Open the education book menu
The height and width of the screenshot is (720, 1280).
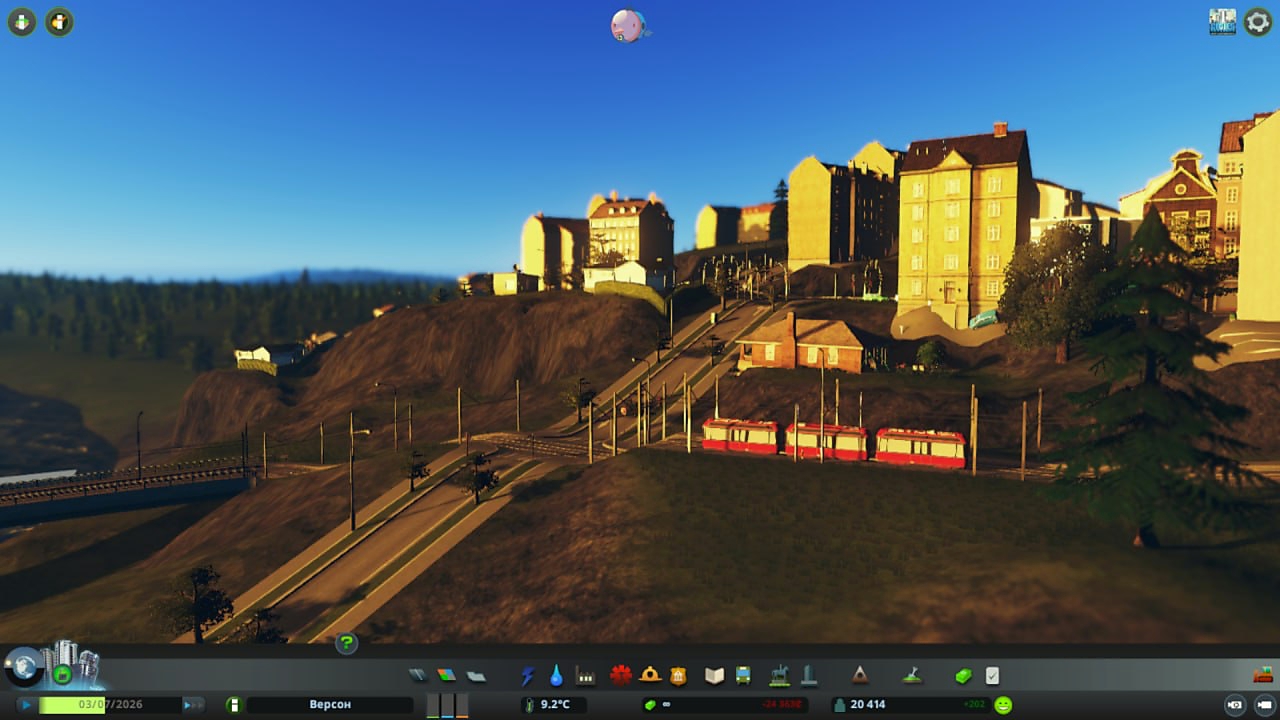pyautogui.click(x=714, y=676)
